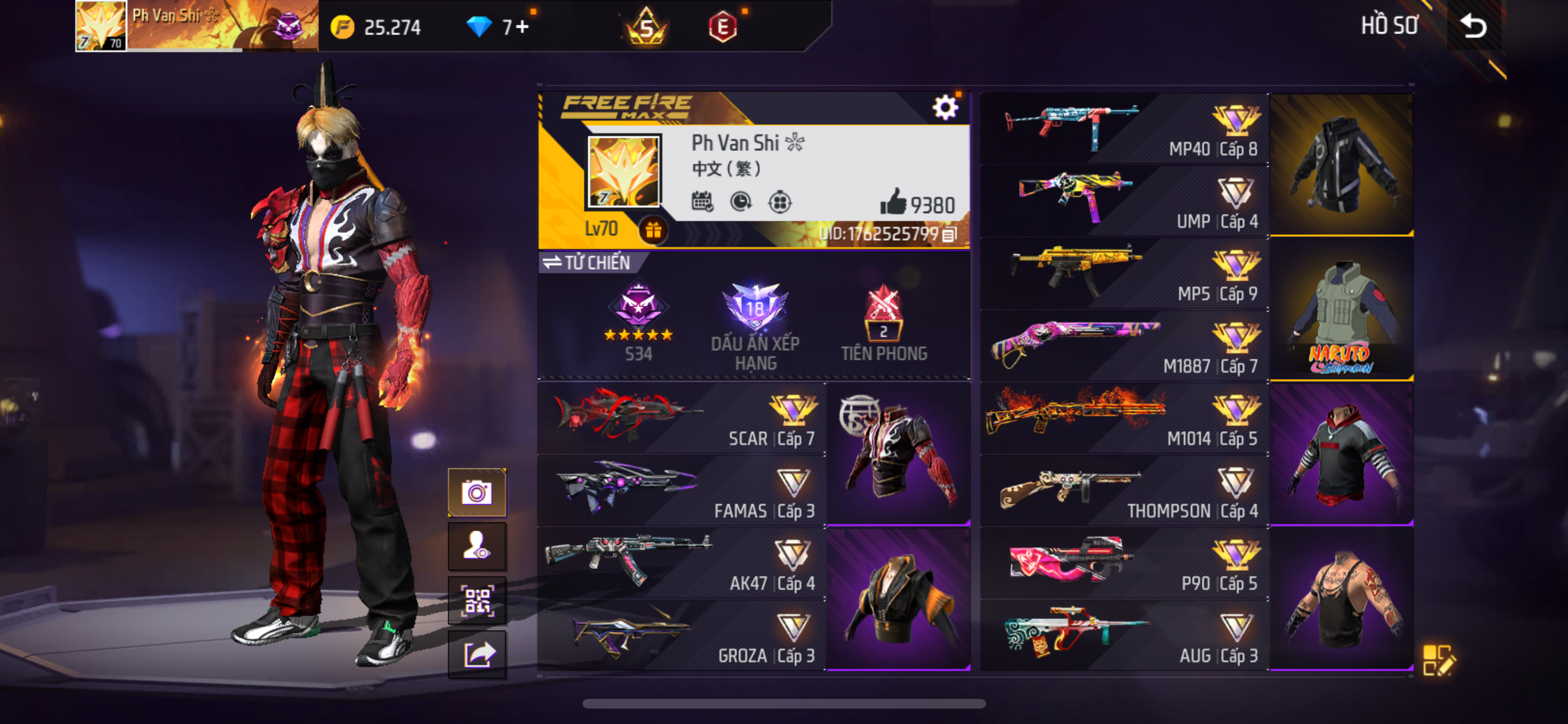Open the black hooded jacket thumbnail
Image resolution: width=1568 pixels, height=724 pixels.
coord(1341,165)
